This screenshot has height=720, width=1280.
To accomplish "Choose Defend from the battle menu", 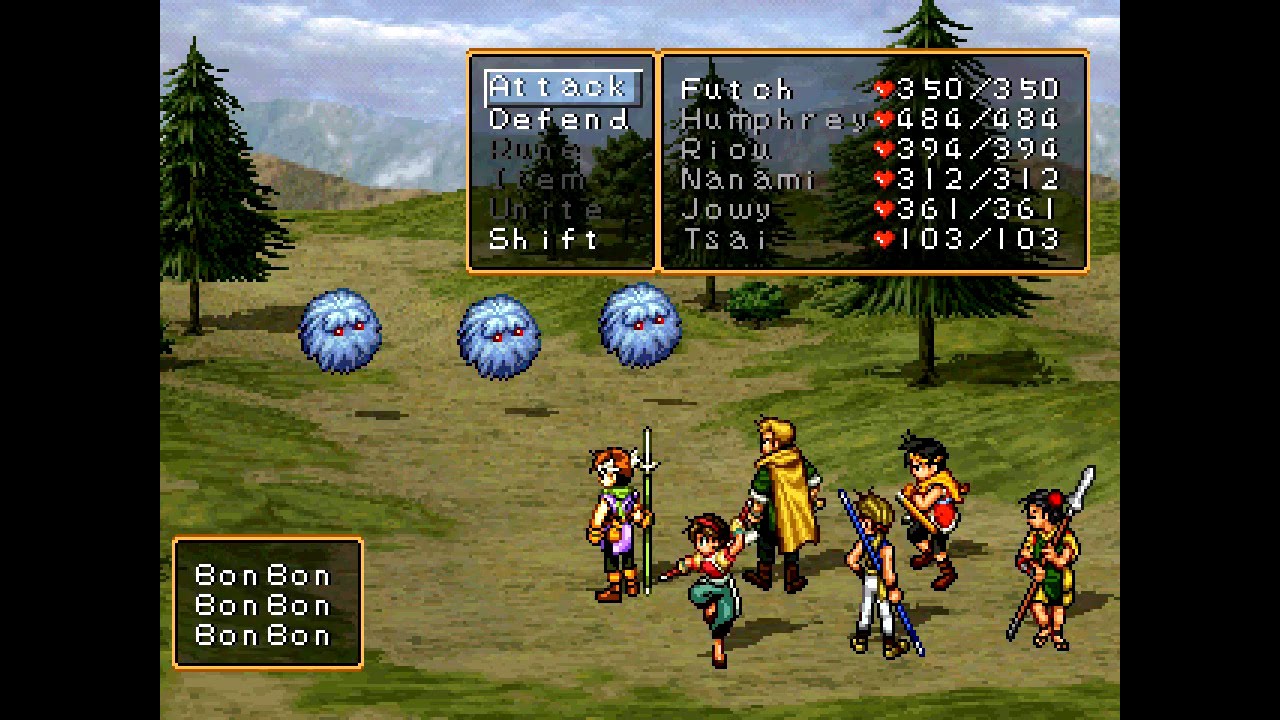I will [x=559, y=120].
